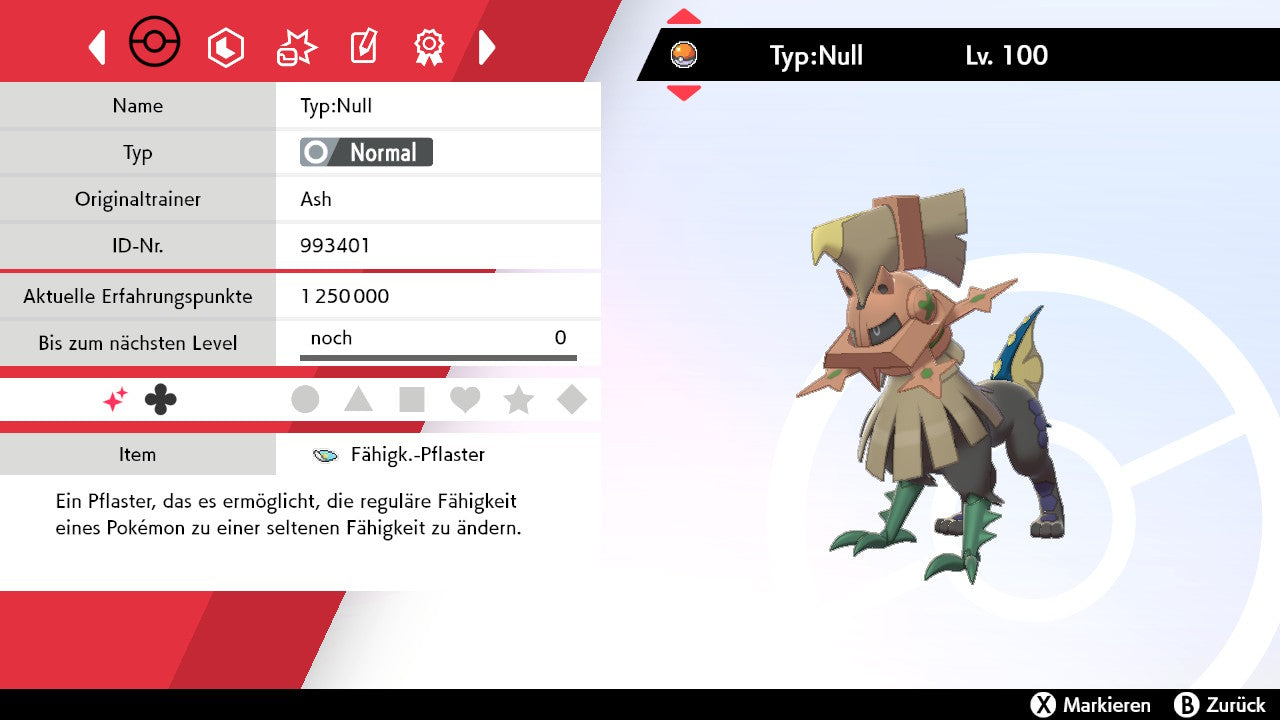
Task: Show previous Pokémon with red up arrow
Action: pos(684,16)
